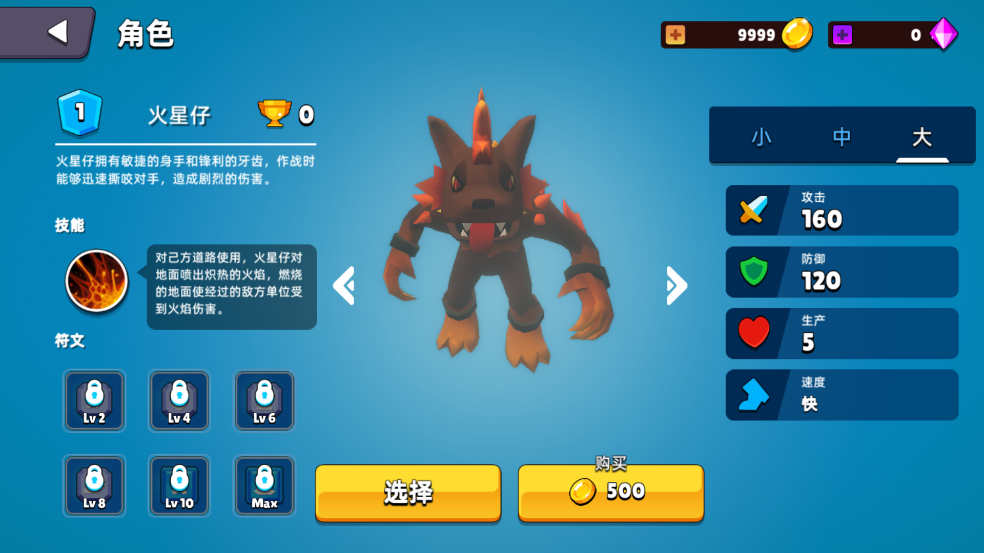Buy the character for 500 coins
This screenshot has width=984, height=553.
[x=610, y=491]
